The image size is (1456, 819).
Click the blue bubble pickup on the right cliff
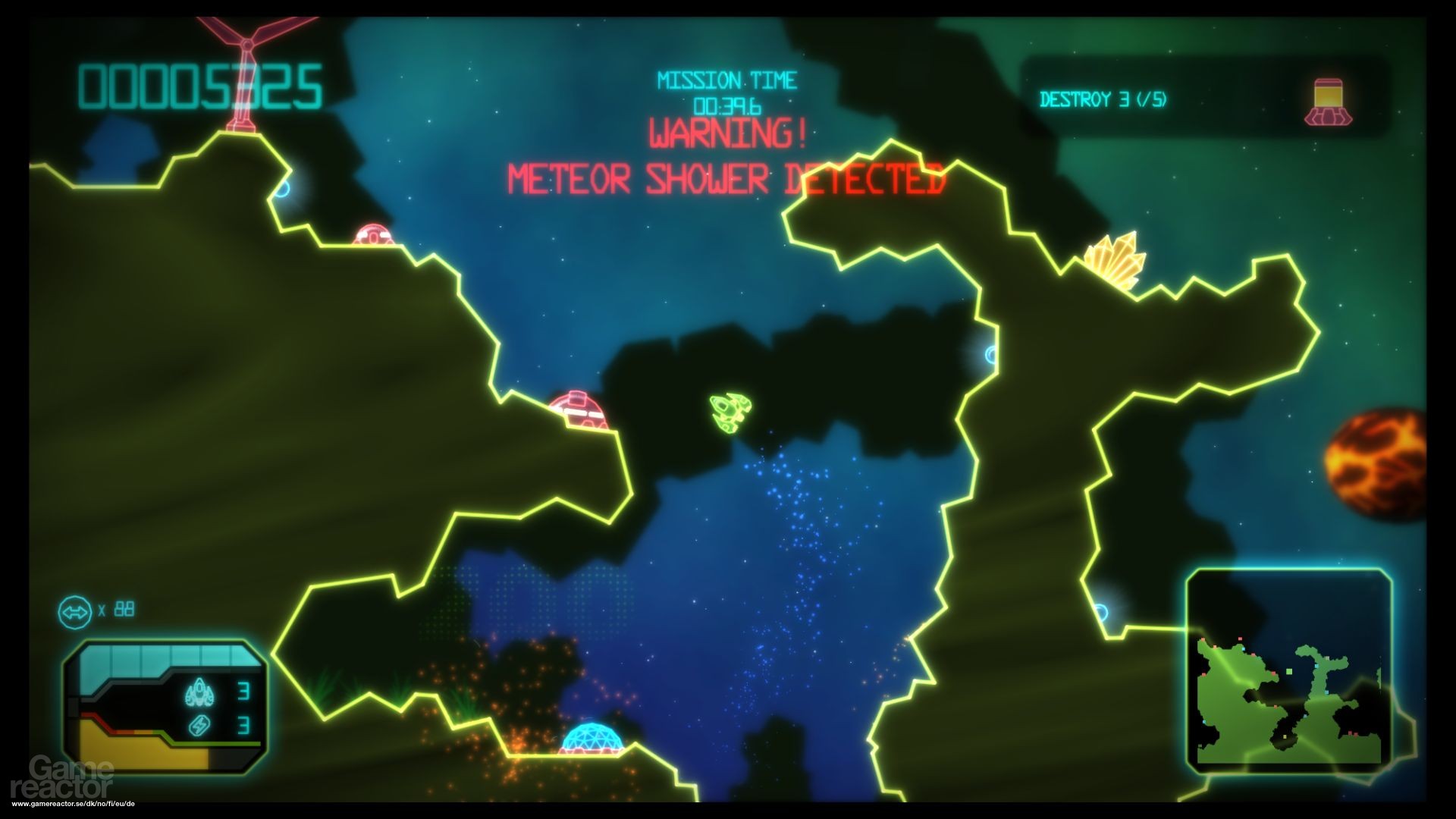(992, 353)
